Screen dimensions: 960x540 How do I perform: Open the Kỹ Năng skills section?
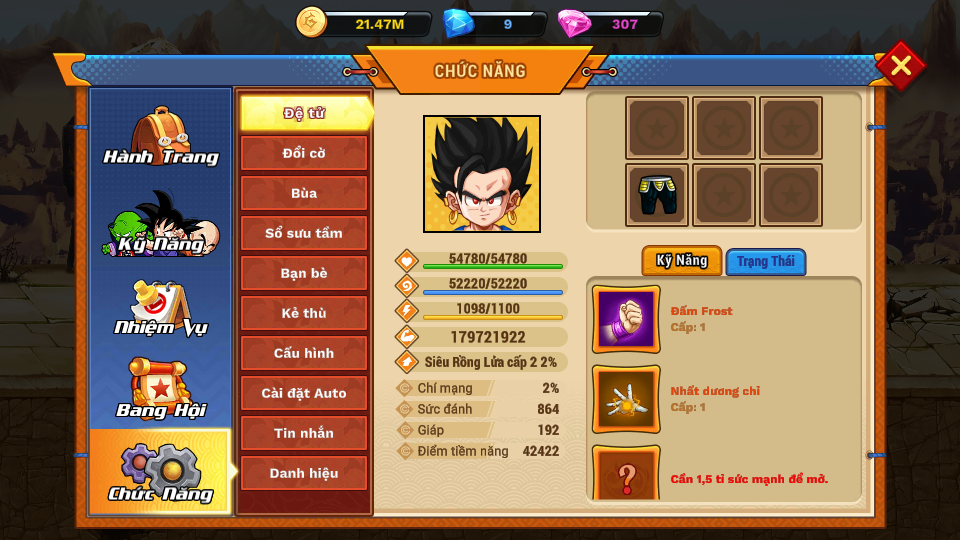click(x=160, y=223)
